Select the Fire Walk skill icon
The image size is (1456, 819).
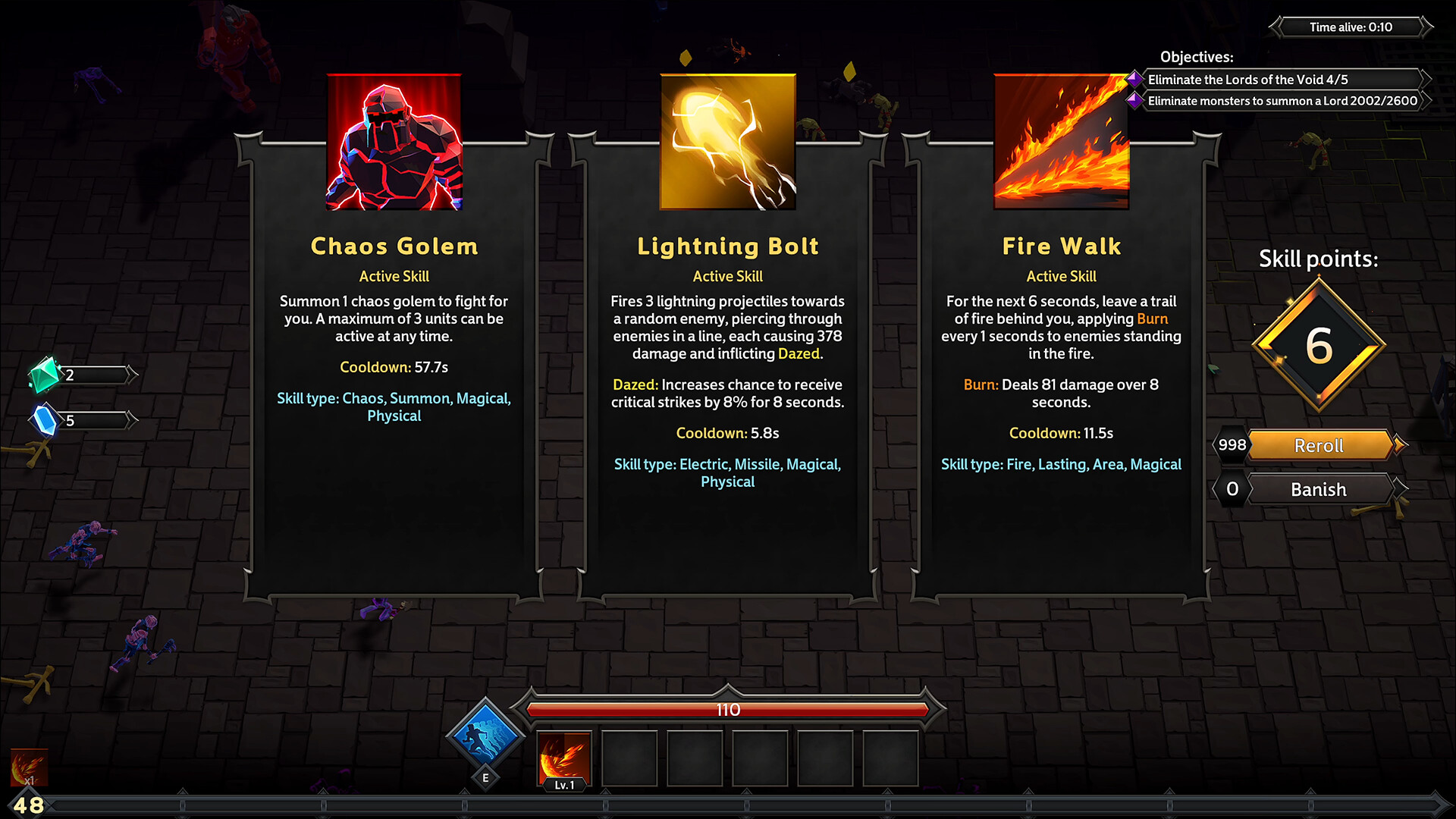point(1061,141)
